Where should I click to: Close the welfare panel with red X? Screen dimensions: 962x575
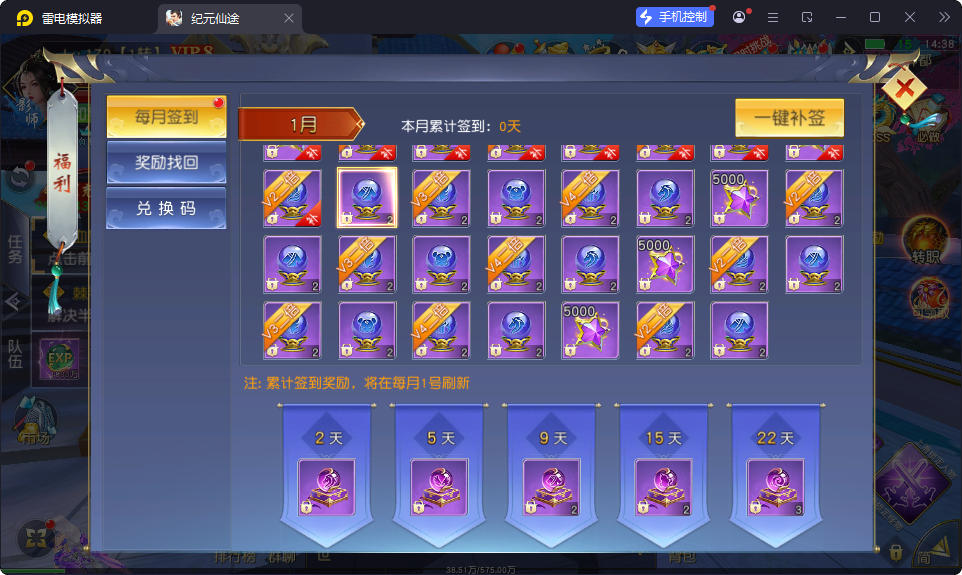coord(905,91)
